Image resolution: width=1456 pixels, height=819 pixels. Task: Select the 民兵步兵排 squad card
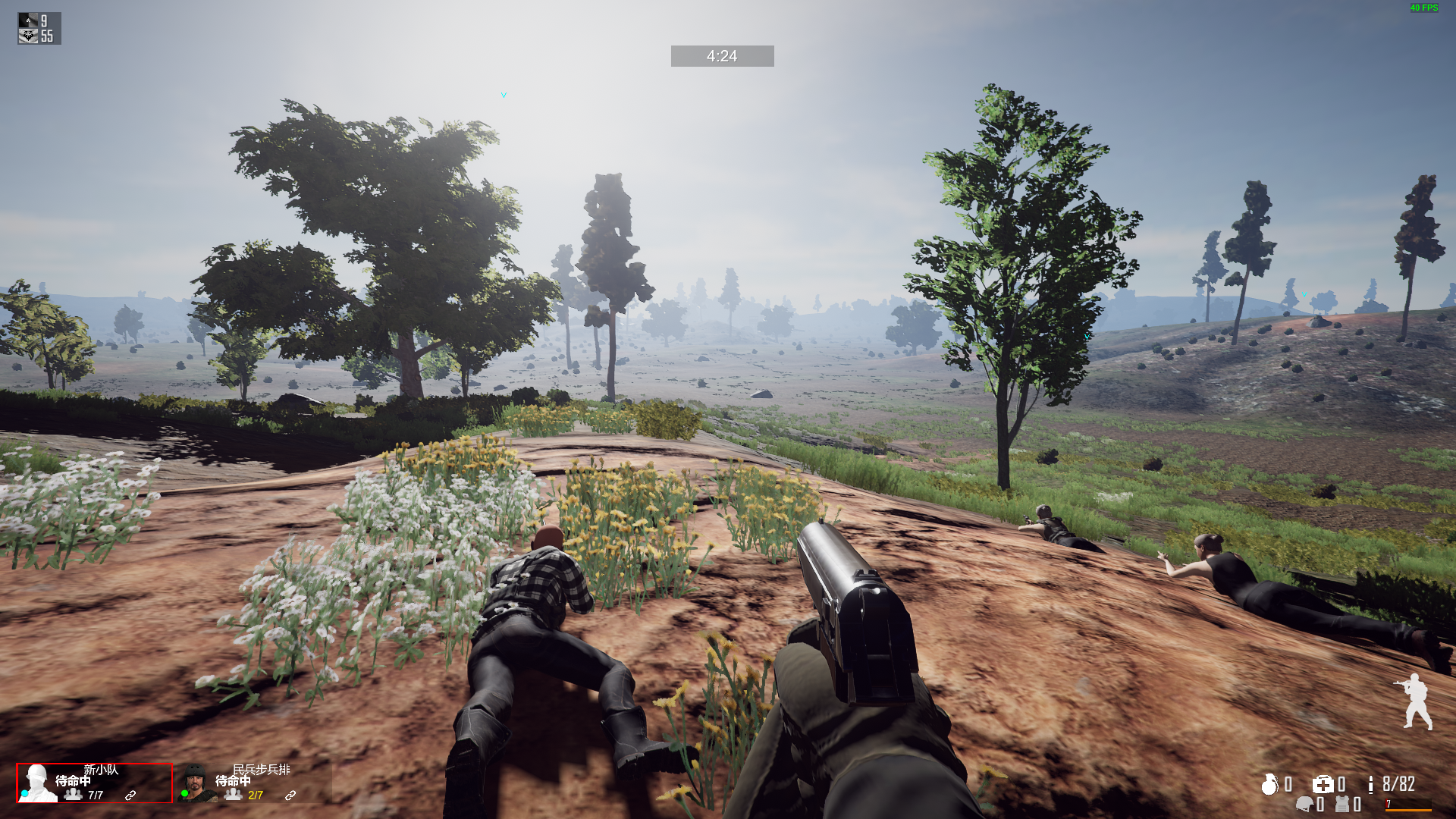pos(254,783)
